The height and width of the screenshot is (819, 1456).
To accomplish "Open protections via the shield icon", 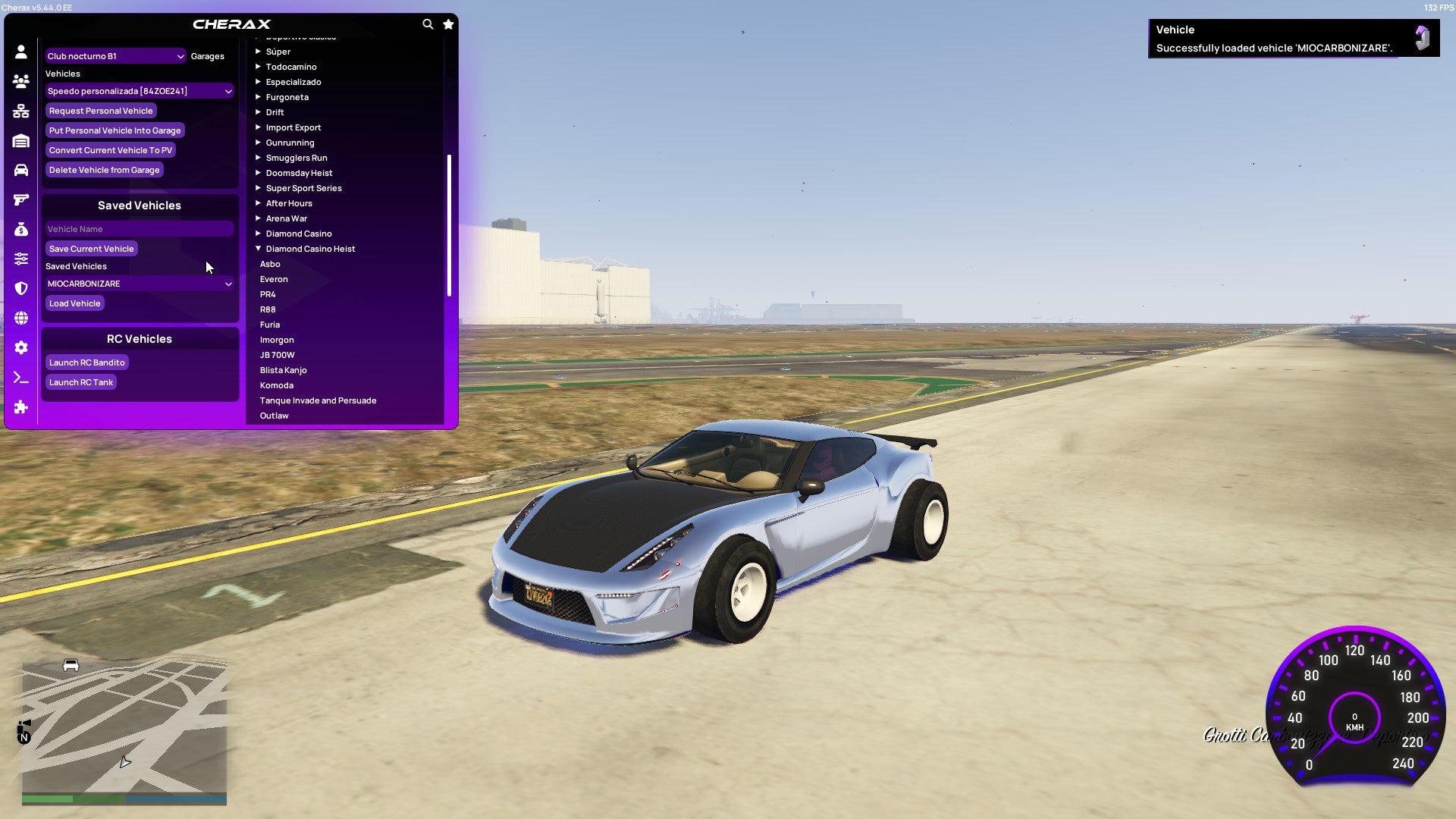I will coord(21,288).
